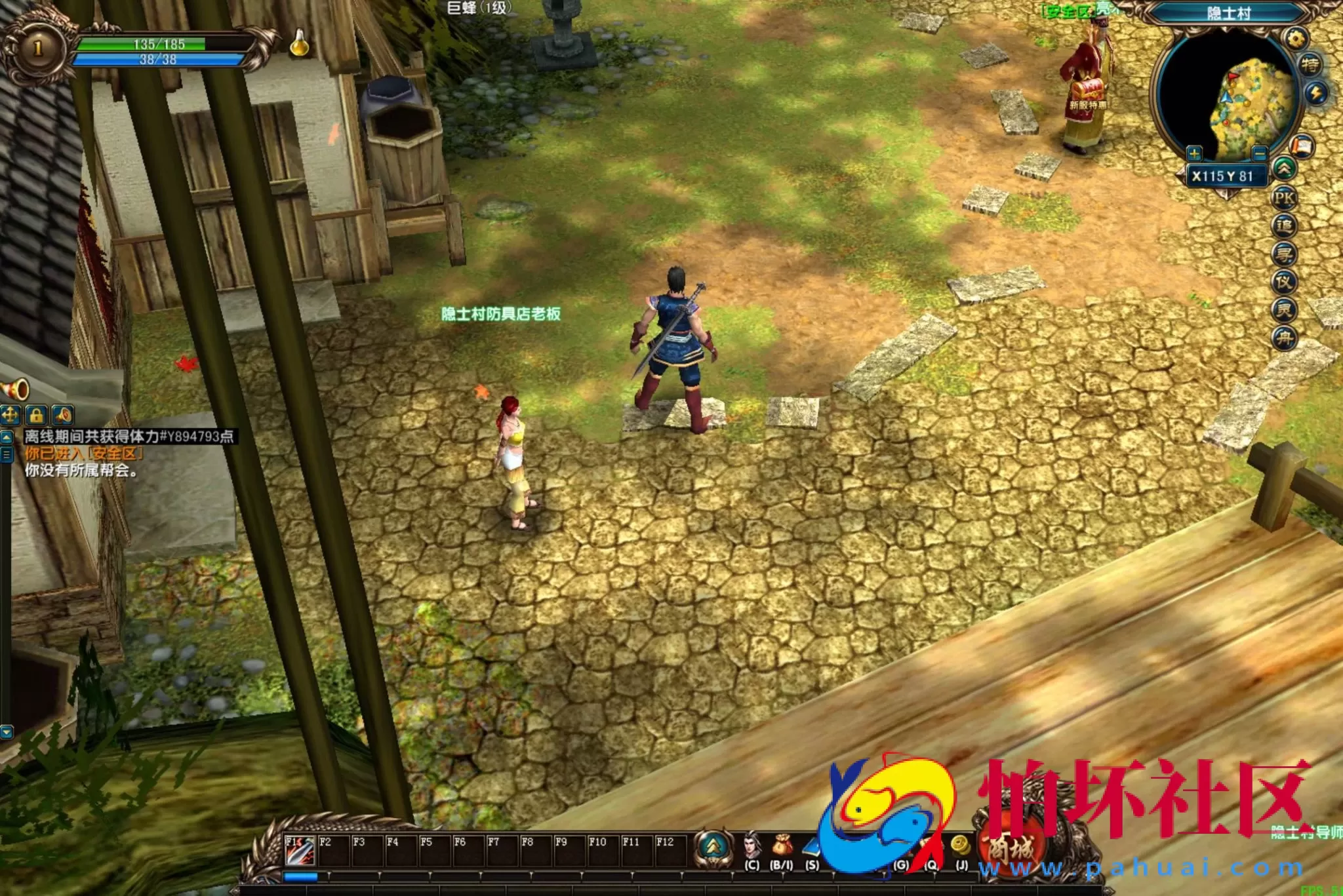
Task: Click the lightning bolt boost icon near the minimap
Action: pyautogui.click(x=1316, y=94)
